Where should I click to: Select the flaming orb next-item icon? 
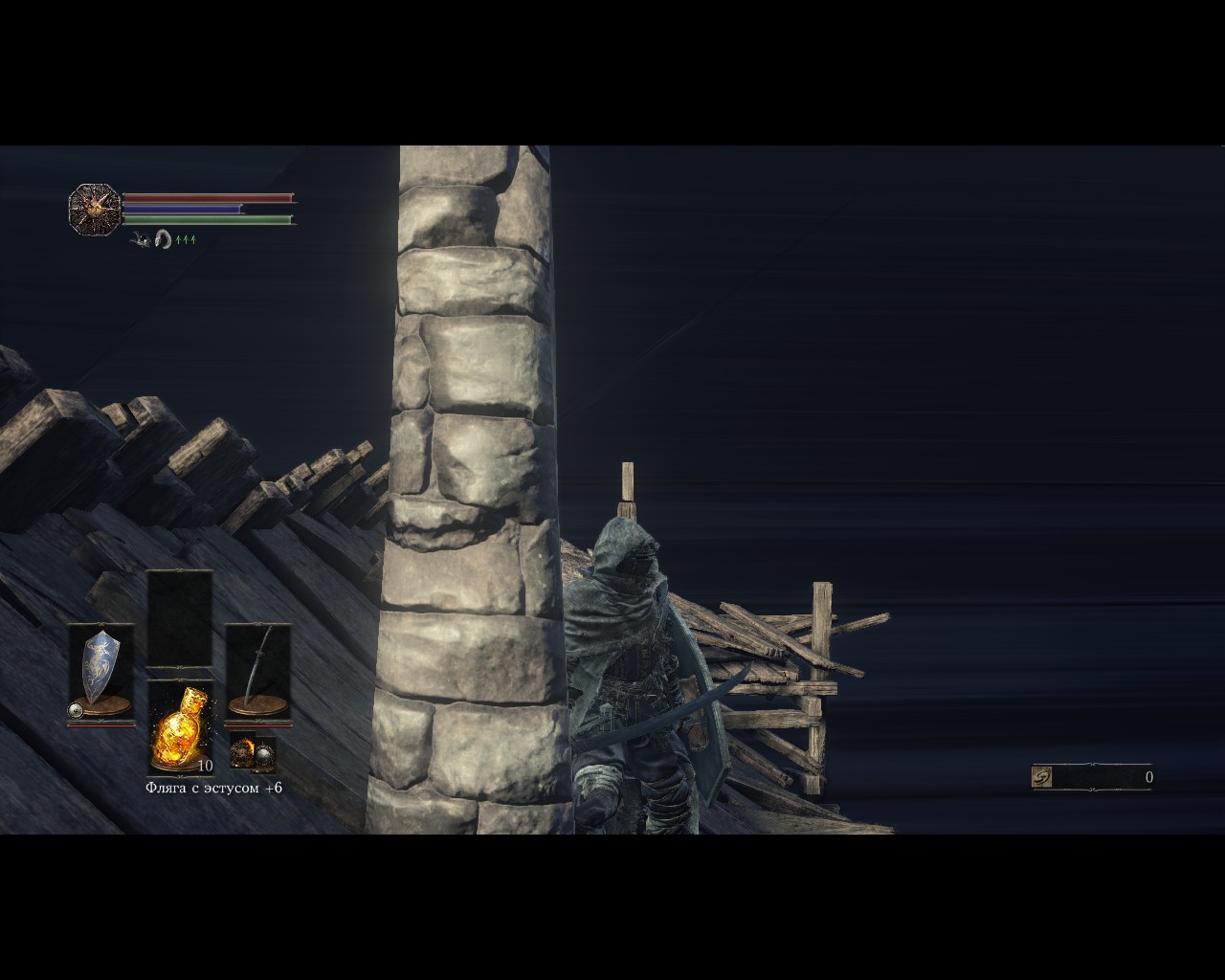(x=242, y=753)
